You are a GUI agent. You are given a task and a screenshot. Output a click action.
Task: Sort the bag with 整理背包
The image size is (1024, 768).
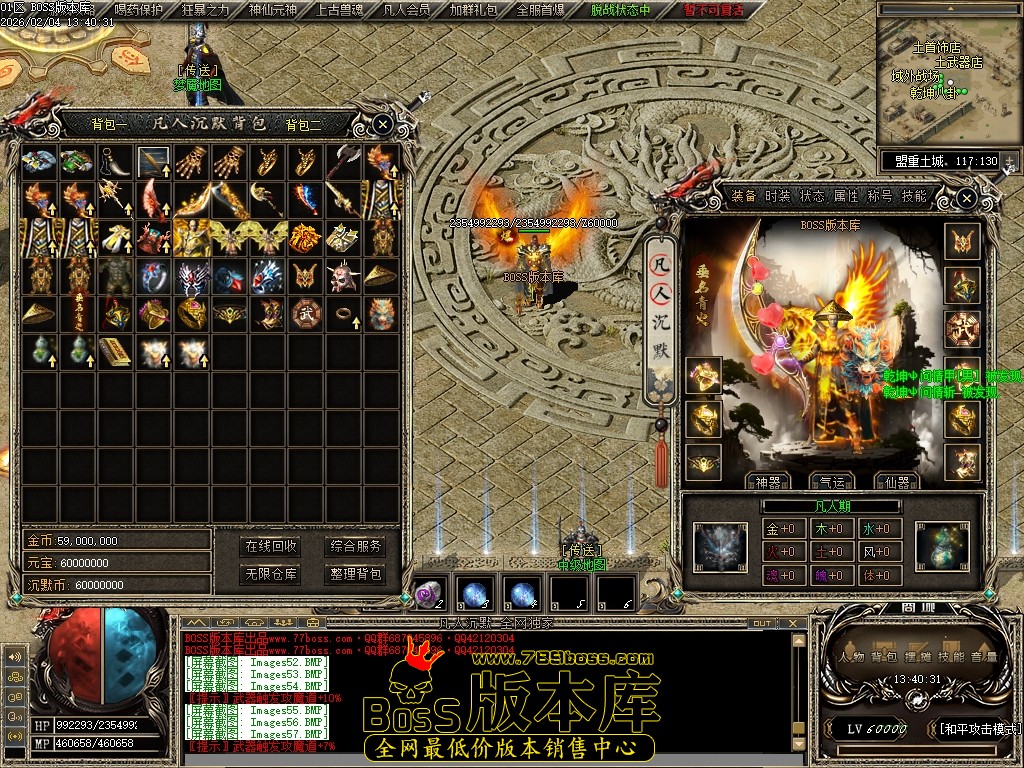pyautogui.click(x=356, y=574)
